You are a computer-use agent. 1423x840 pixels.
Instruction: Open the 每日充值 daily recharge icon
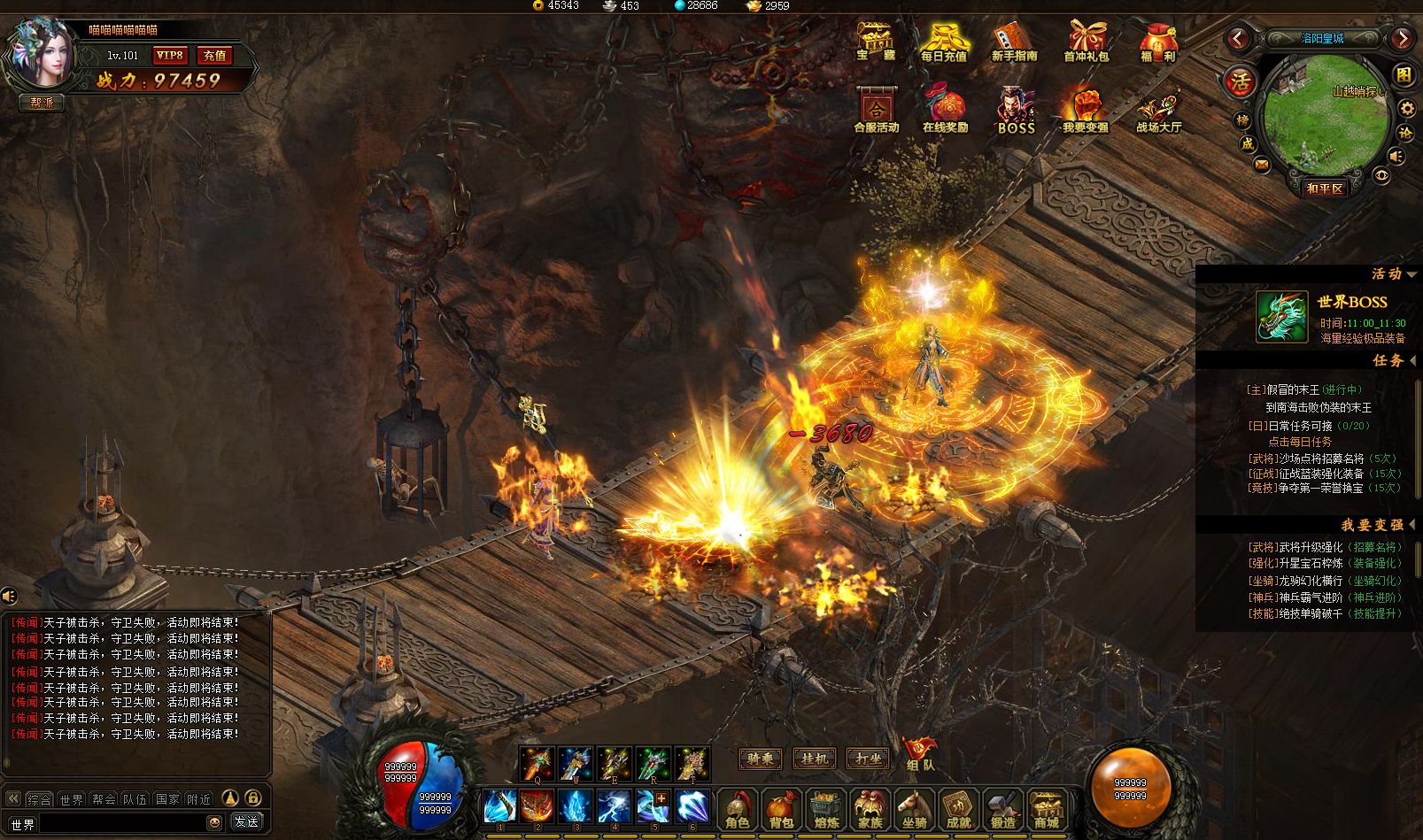click(x=943, y=42)
